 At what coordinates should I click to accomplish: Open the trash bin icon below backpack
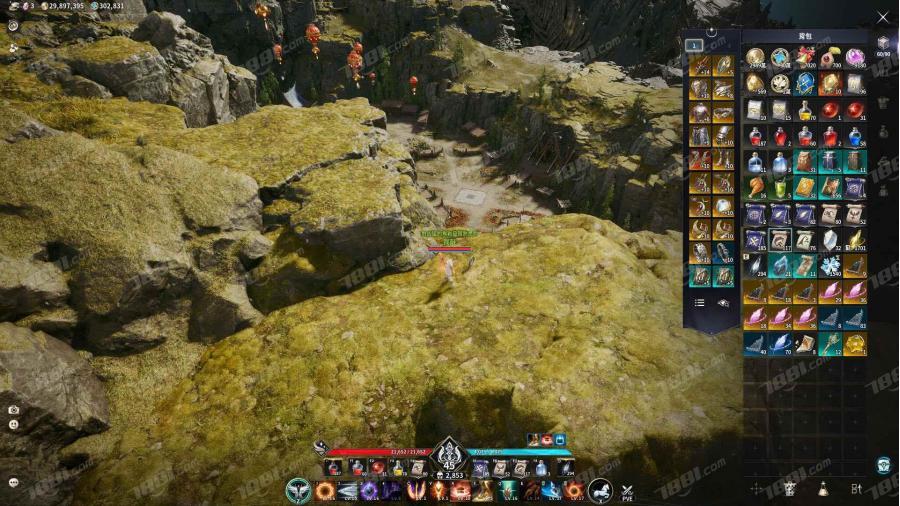pos(790,488)
